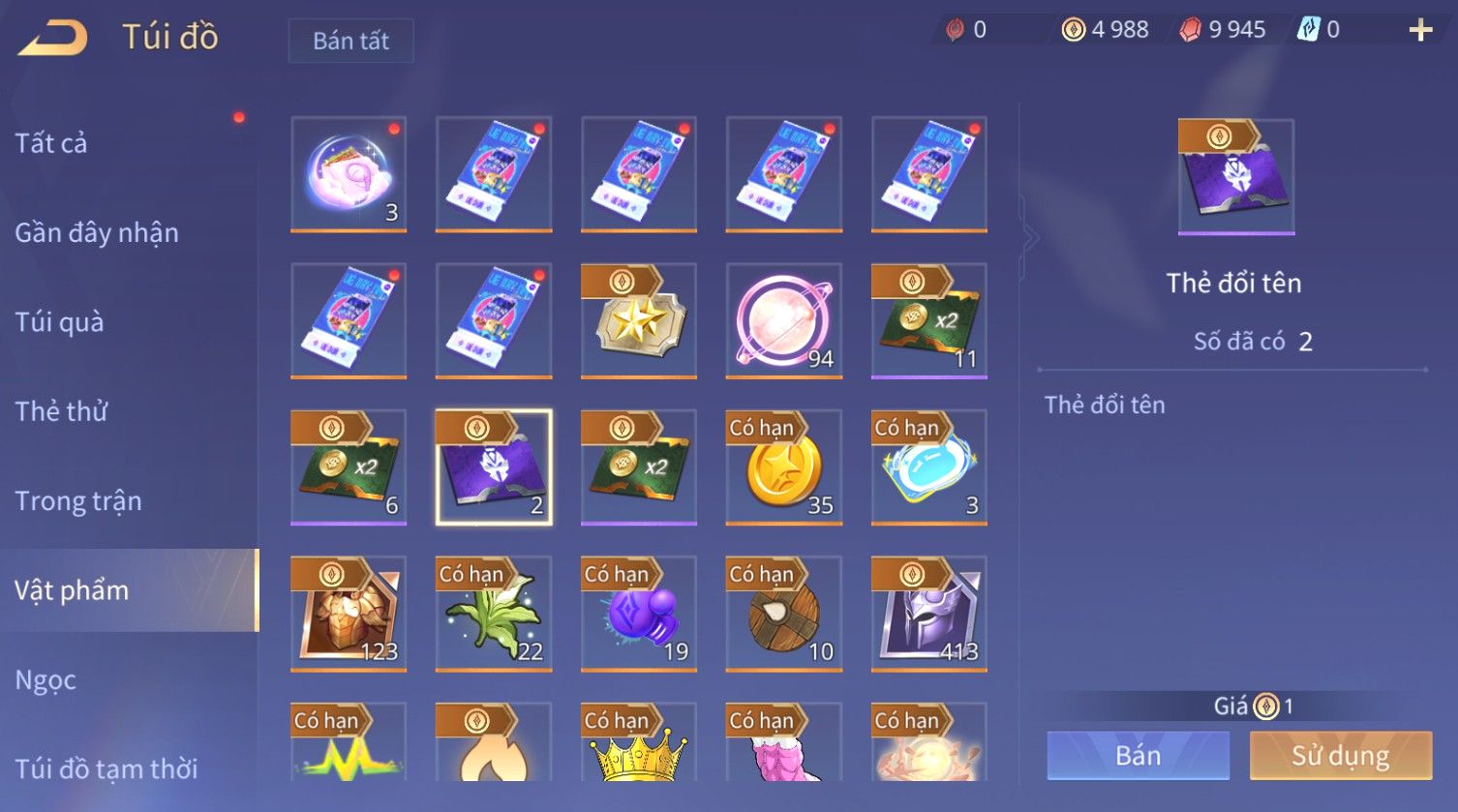Select the pink planet orb with 94
1458x812 pixels.
(x=784, y=321)
